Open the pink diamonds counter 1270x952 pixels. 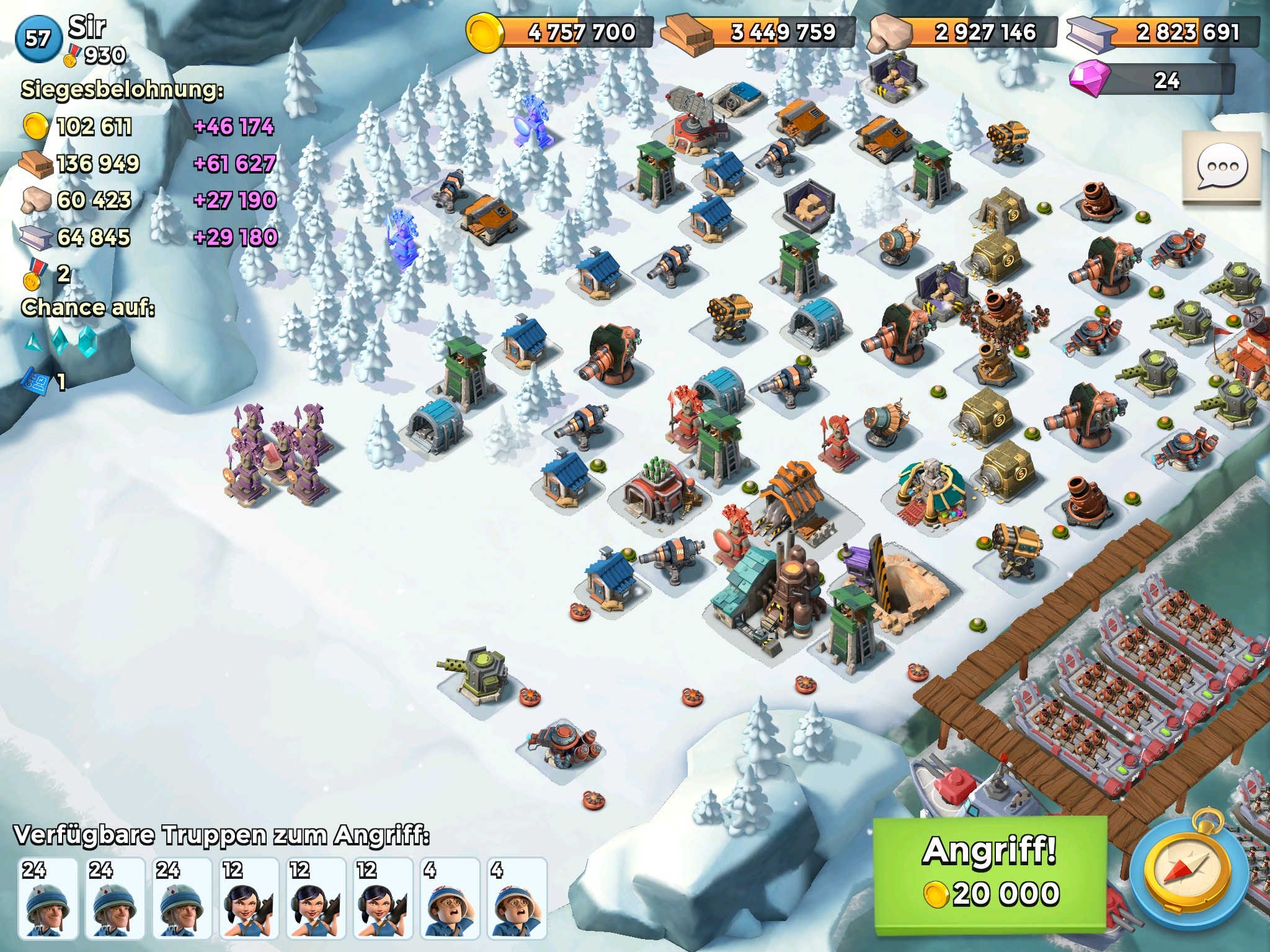click(1151, 81)
